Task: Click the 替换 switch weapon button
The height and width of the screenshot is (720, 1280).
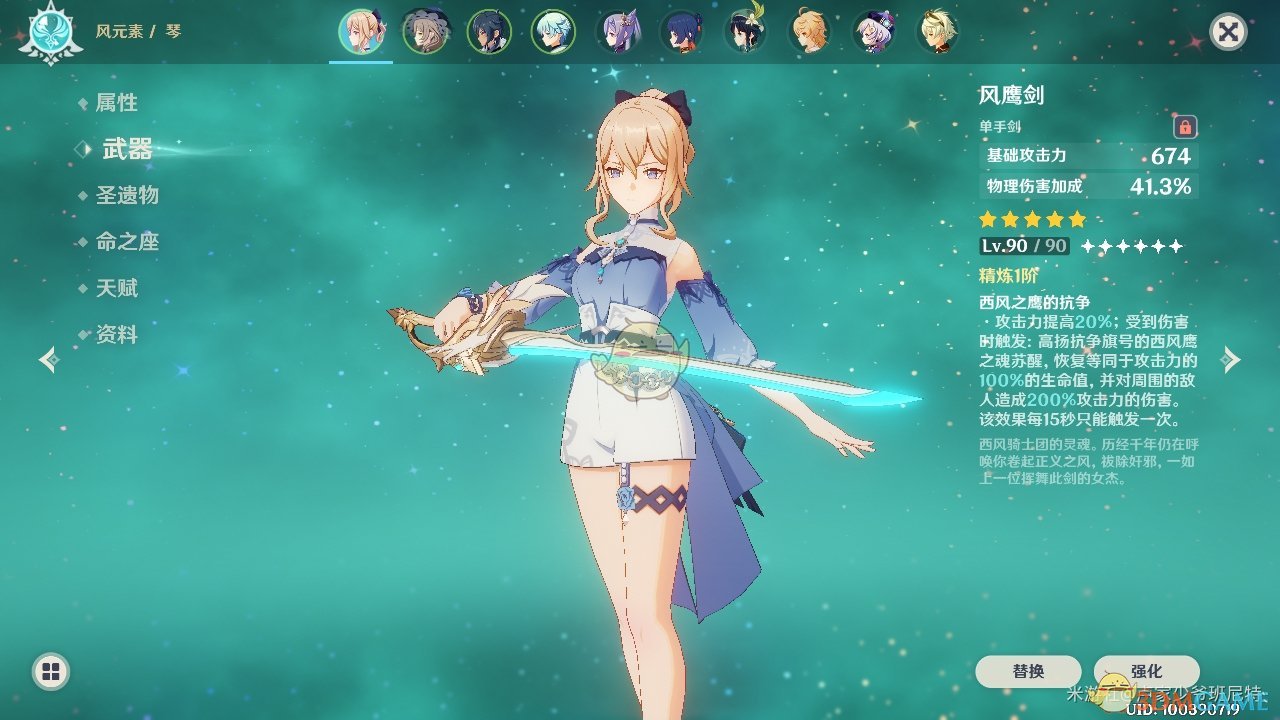Action: coord(1028,672)
